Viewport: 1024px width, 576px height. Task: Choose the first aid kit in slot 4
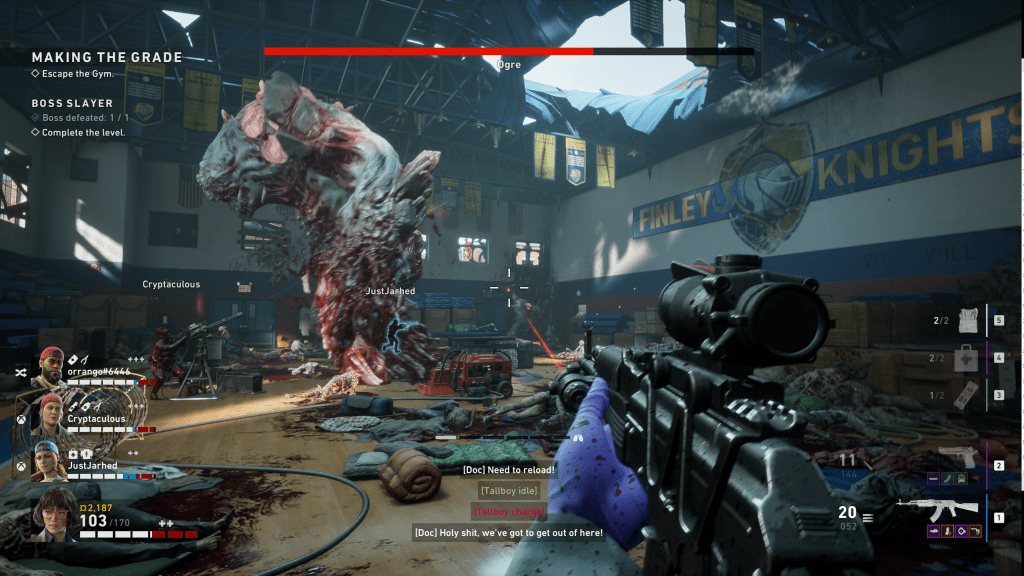[x=966, y=358]
